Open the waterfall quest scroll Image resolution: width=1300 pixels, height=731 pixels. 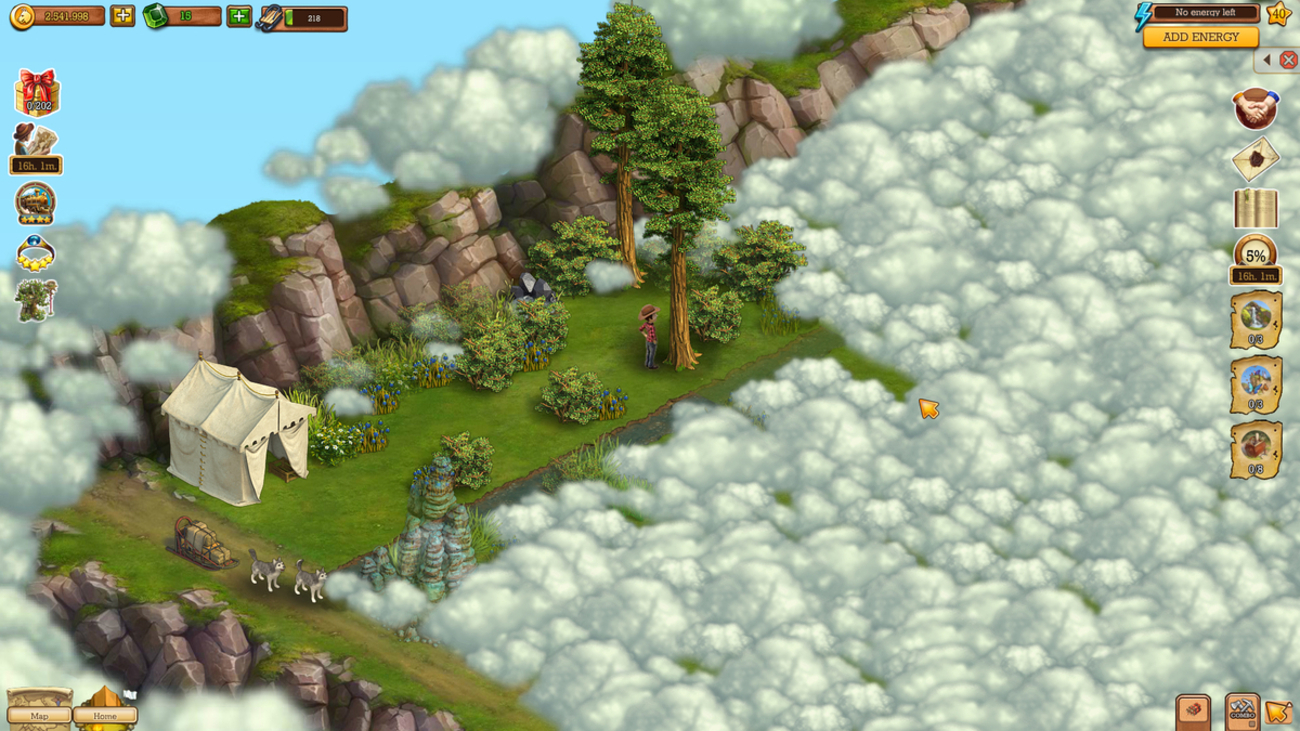coord(1255,320)
